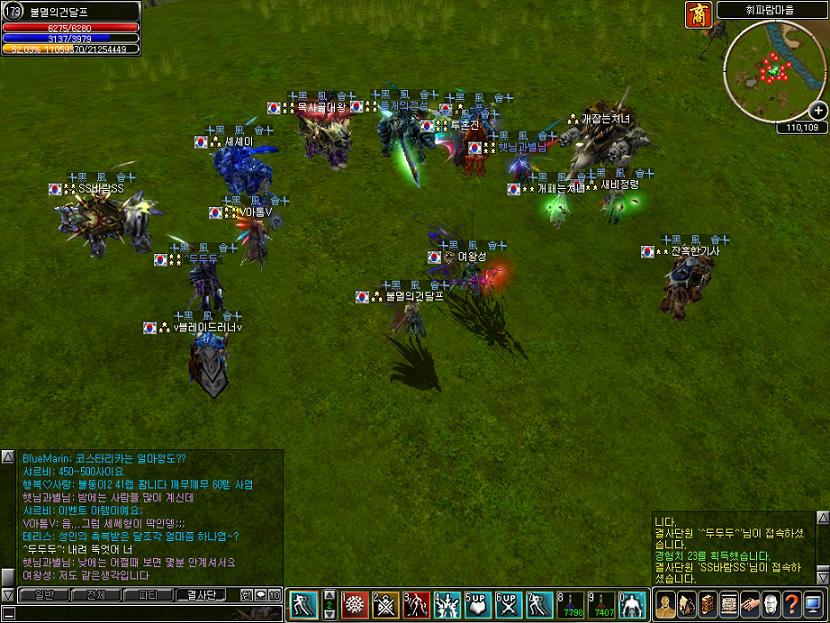Zoom the minimap with the plus button
The width and height of the screenshot is (830, 623).
(x=818, y=110)
